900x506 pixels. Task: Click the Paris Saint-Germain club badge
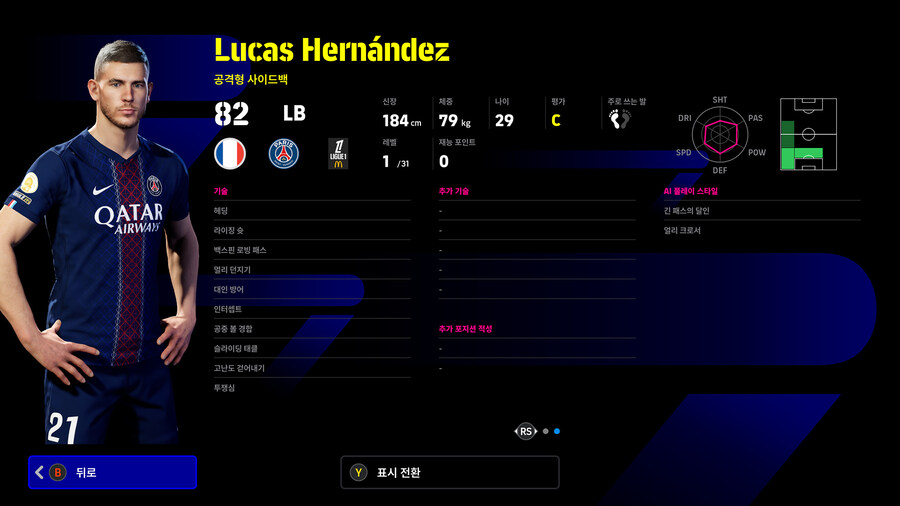pos(284,153)
